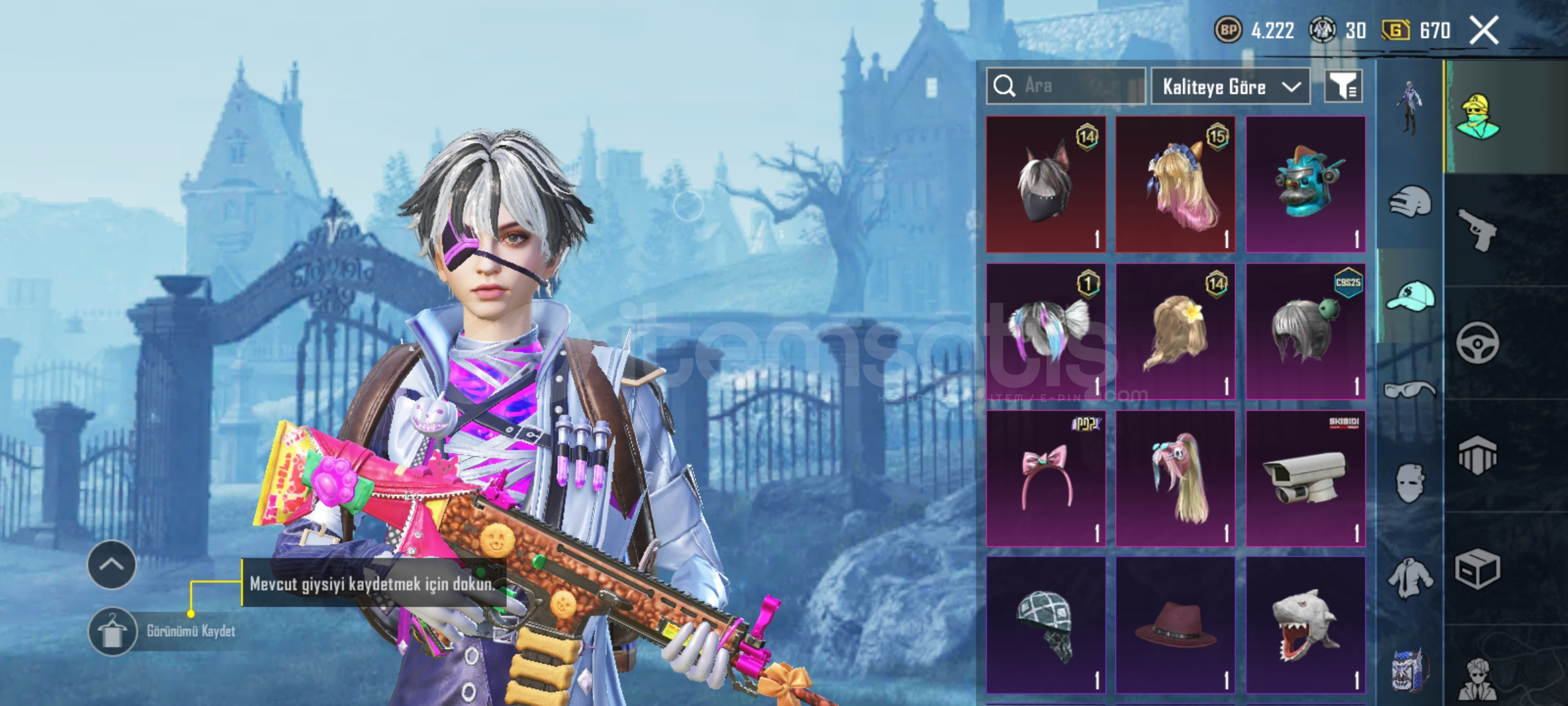This screenshot has width=1568, height=706.
Task: Select the cat-ear masked hair item
Action: click(x=1045, y=184)
